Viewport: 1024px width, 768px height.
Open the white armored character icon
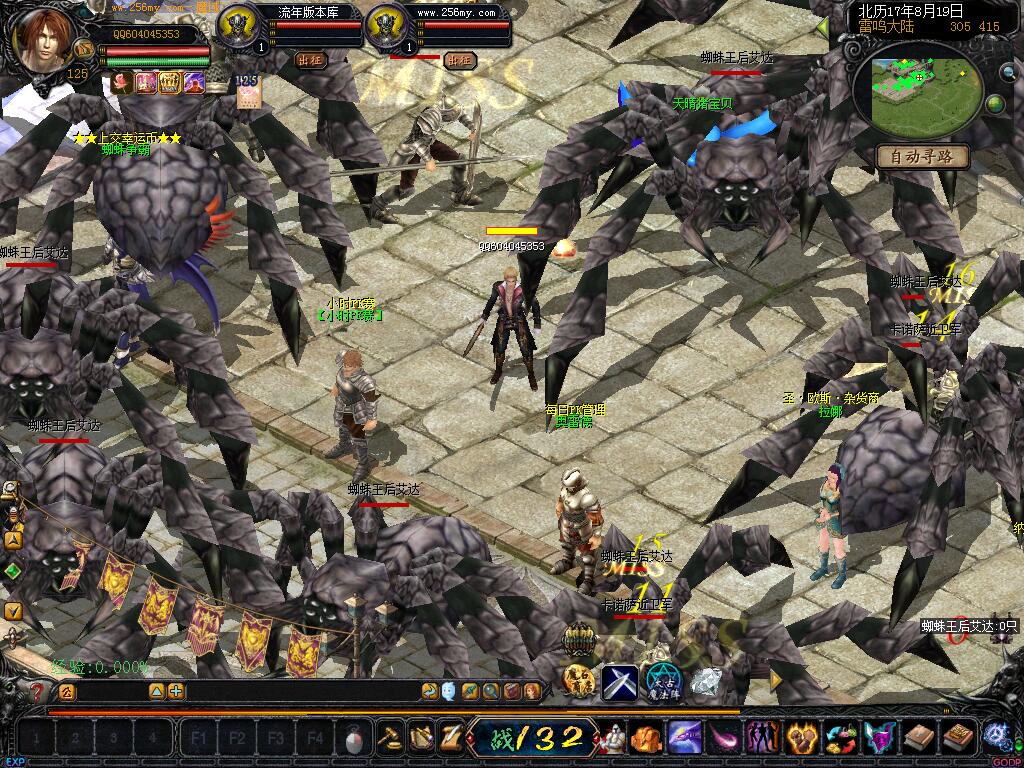coord(612,738)
